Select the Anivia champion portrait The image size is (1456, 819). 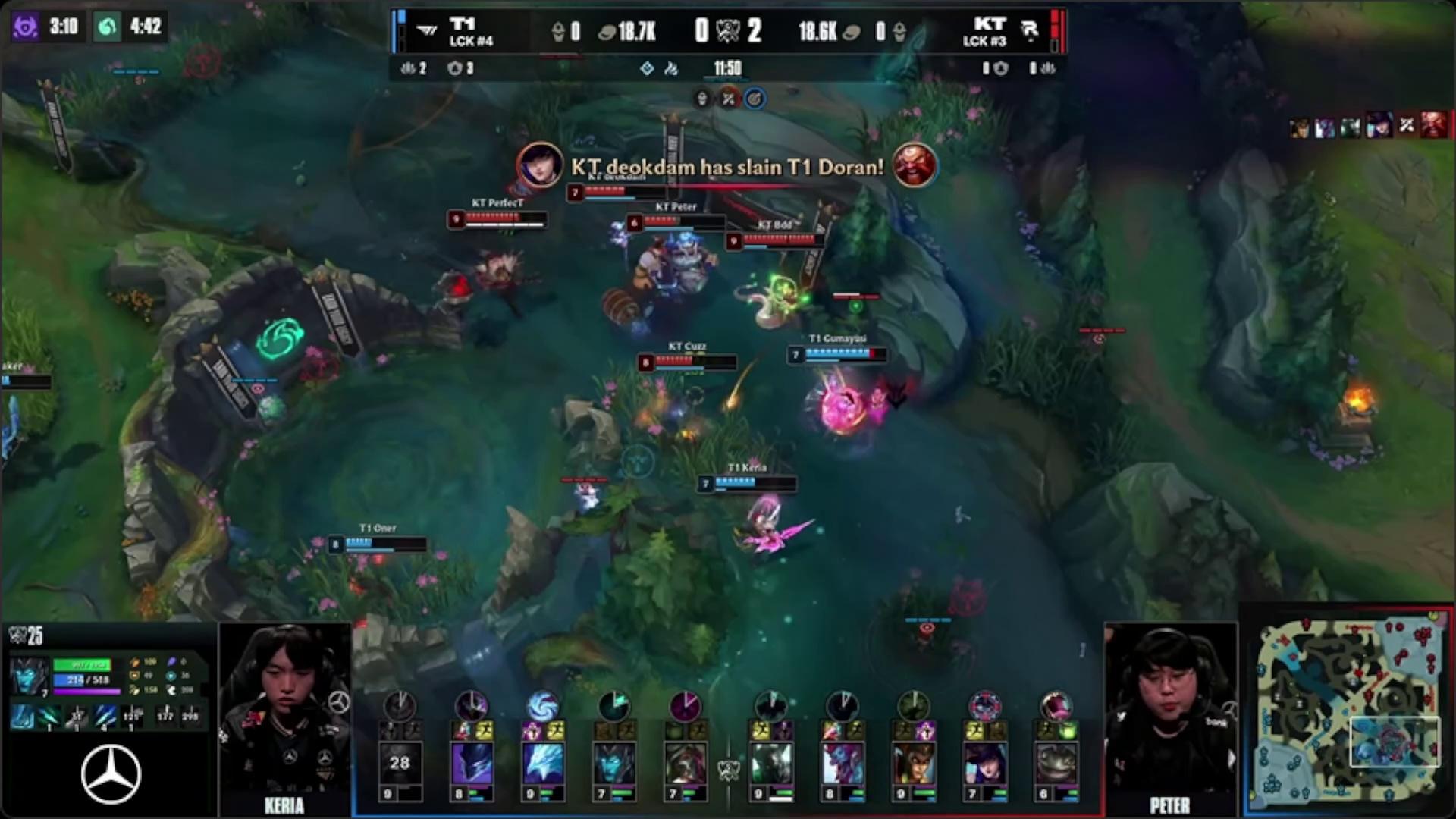(x=543, y=762)
